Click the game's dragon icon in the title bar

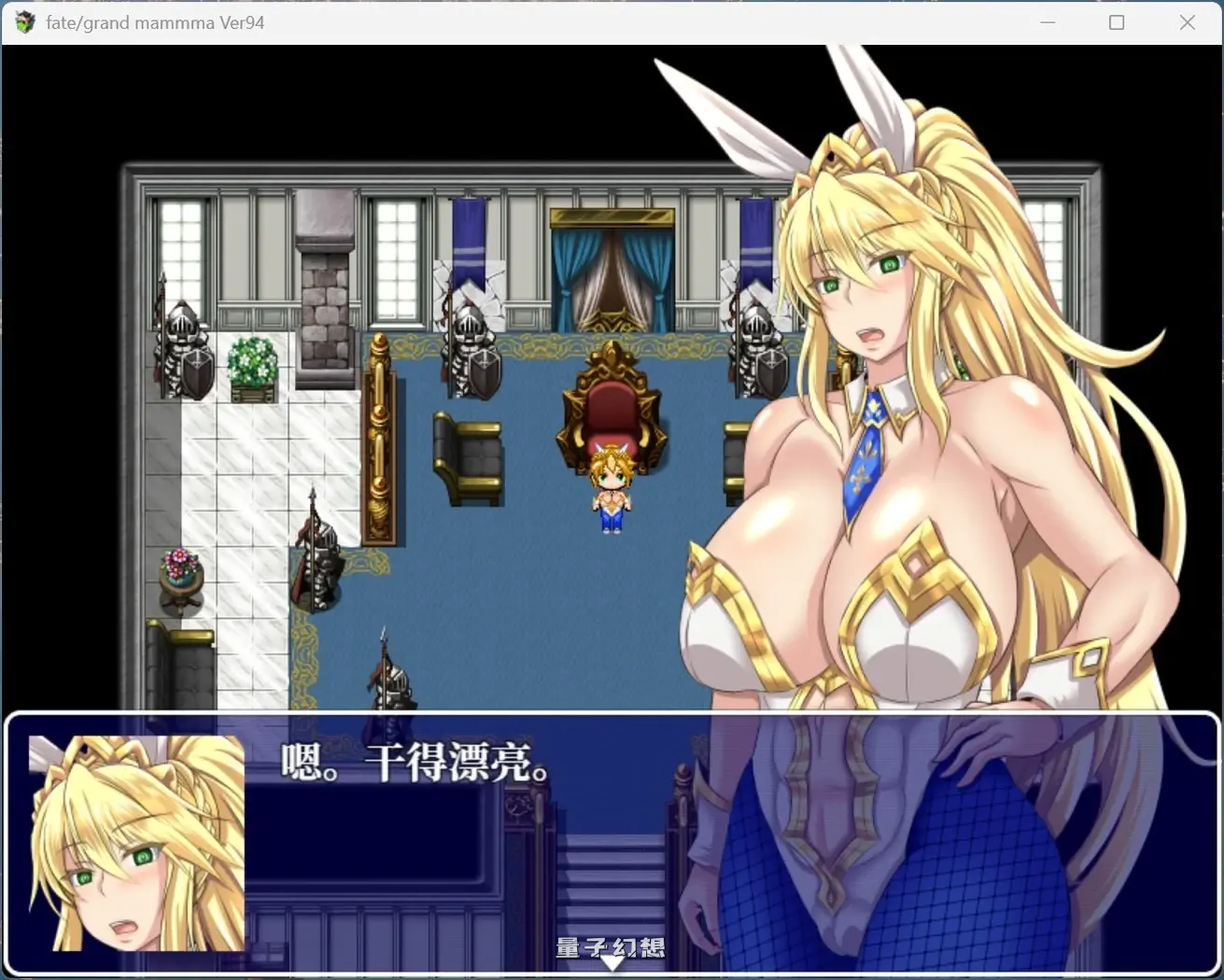pos(23,21)
